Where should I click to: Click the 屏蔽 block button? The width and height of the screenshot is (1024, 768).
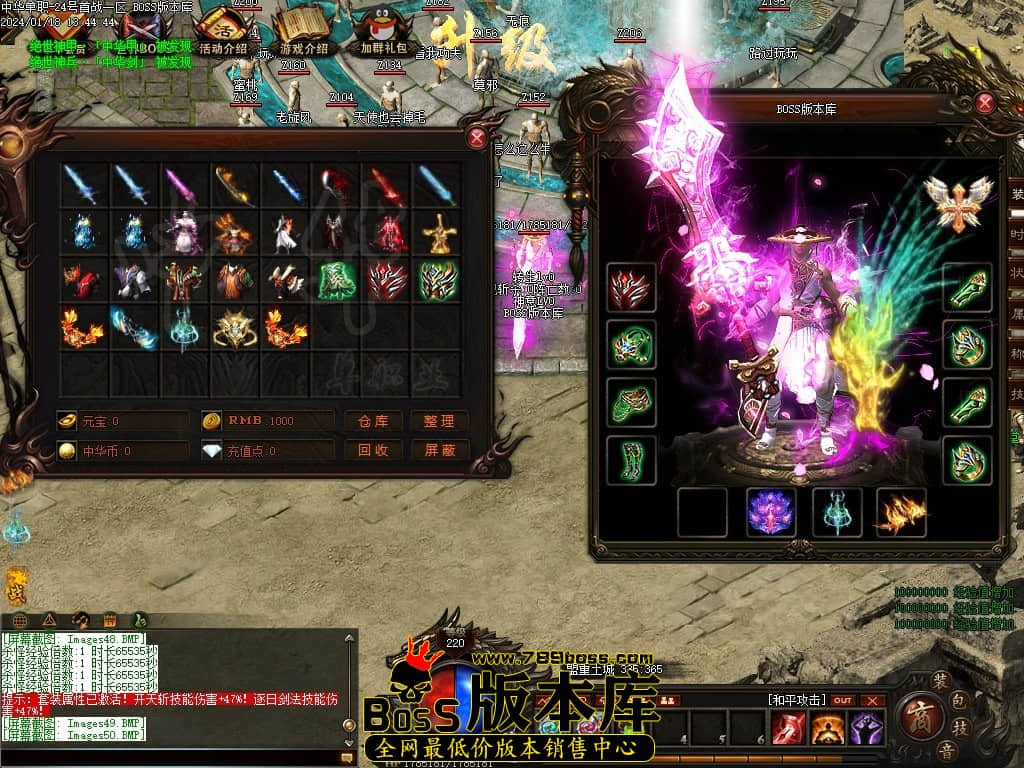(x=439, y=451)
